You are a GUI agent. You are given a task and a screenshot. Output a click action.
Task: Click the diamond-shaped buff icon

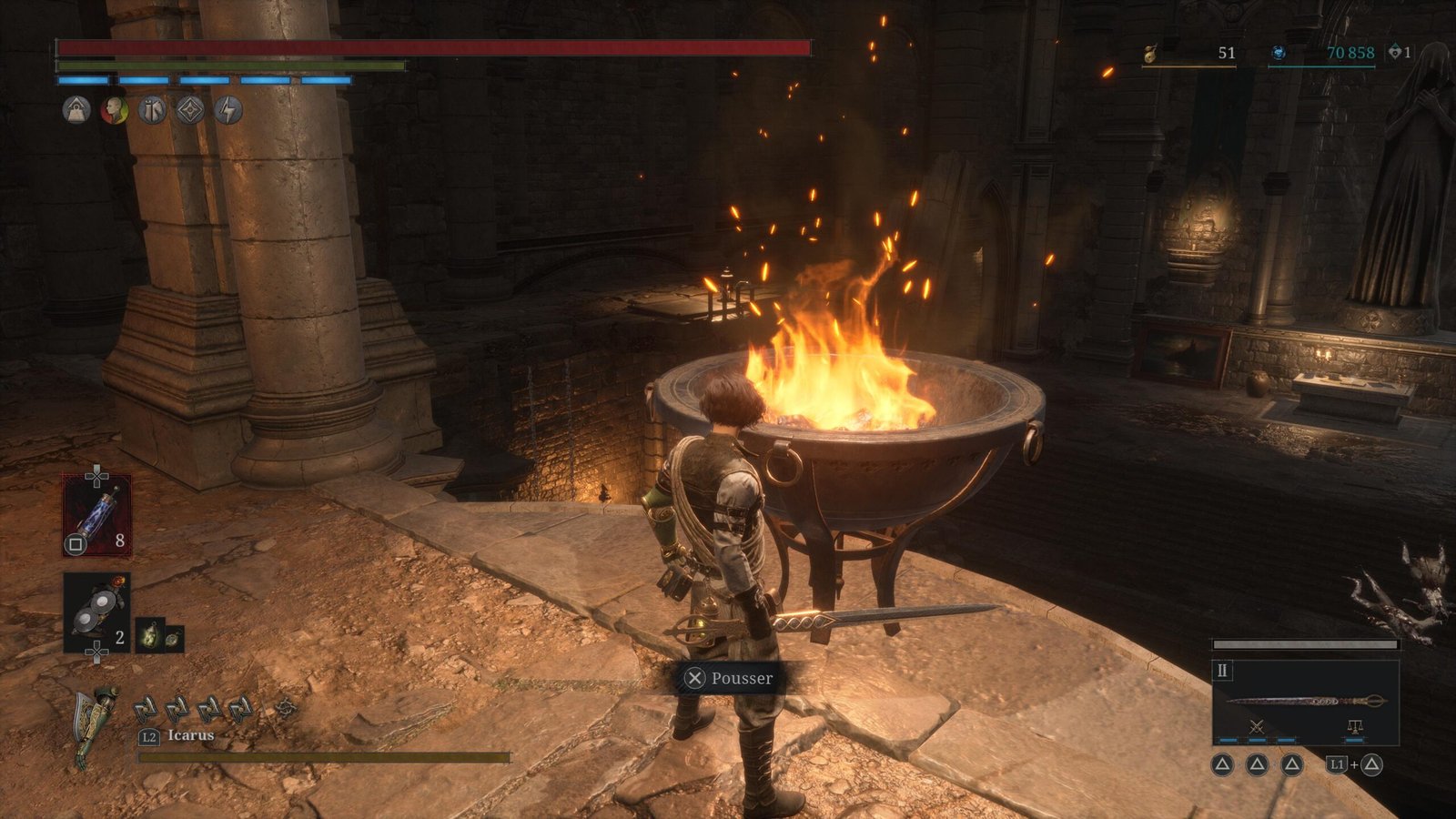(189, 111)
